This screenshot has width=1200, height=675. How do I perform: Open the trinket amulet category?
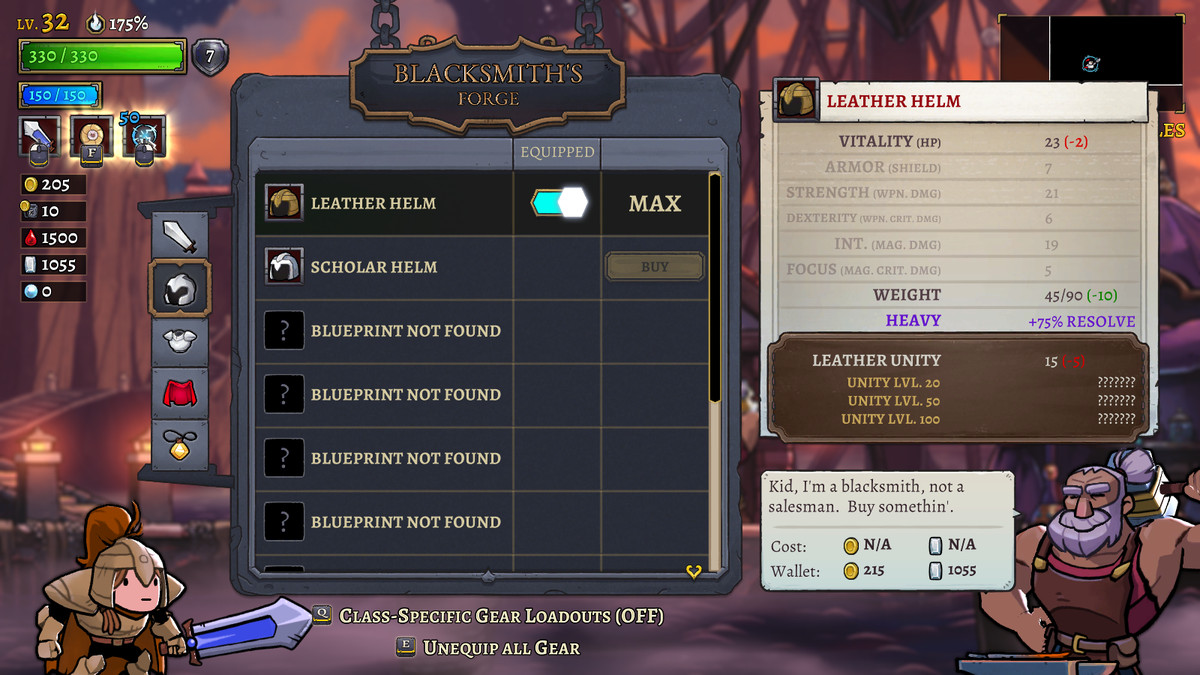point(180,445)
